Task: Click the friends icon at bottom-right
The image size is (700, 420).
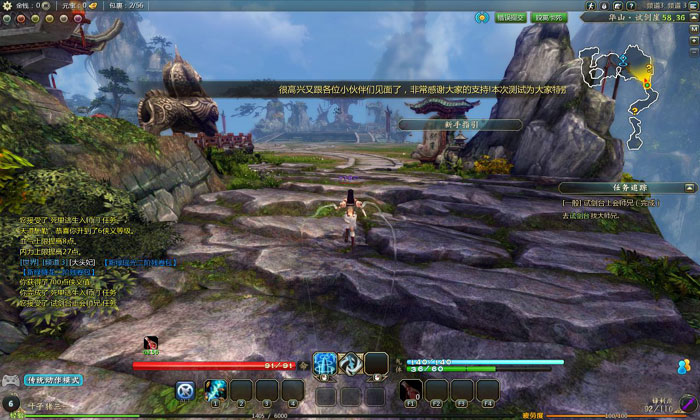Action: click(683, 365)
